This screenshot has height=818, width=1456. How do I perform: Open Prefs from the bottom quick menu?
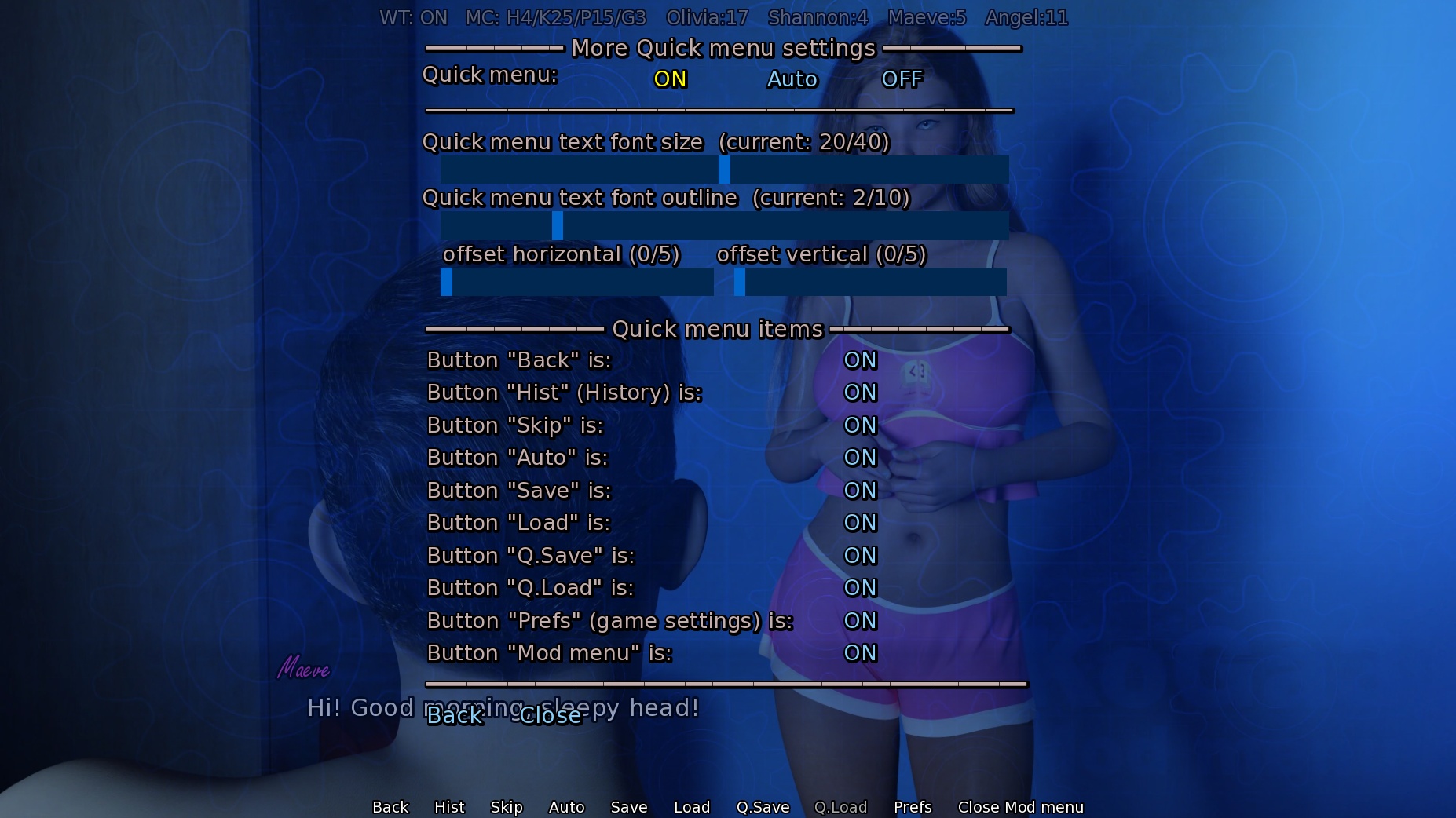coord(913,807)
